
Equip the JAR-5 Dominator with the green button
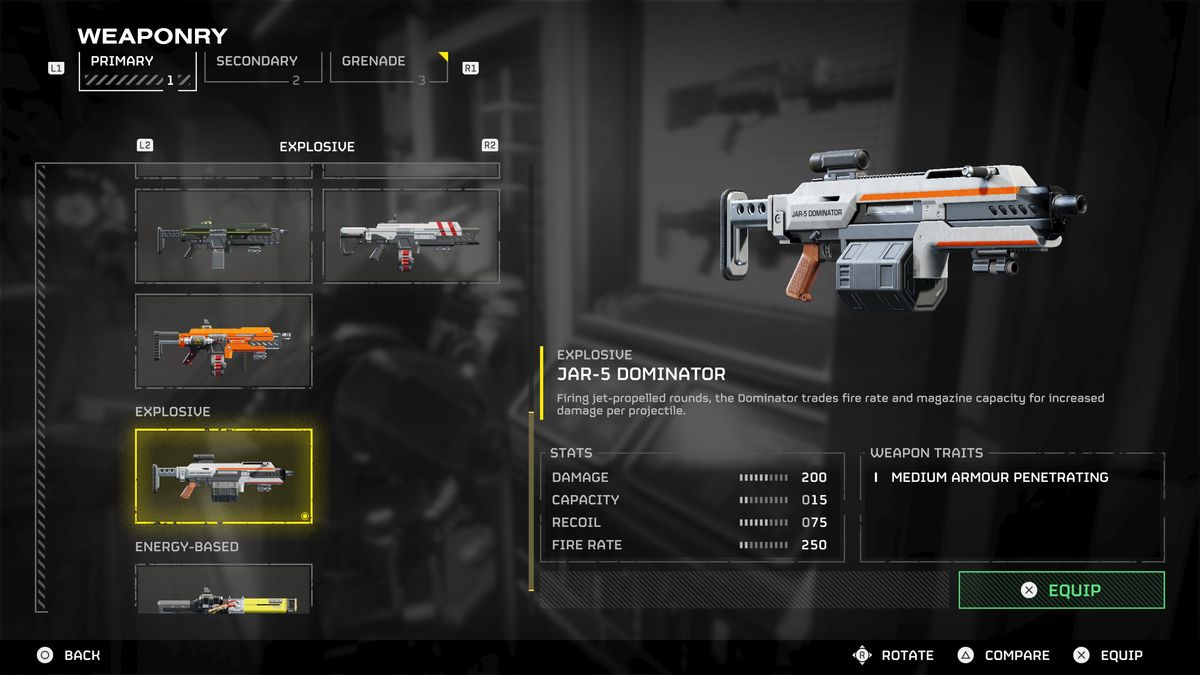(1061, 590)
